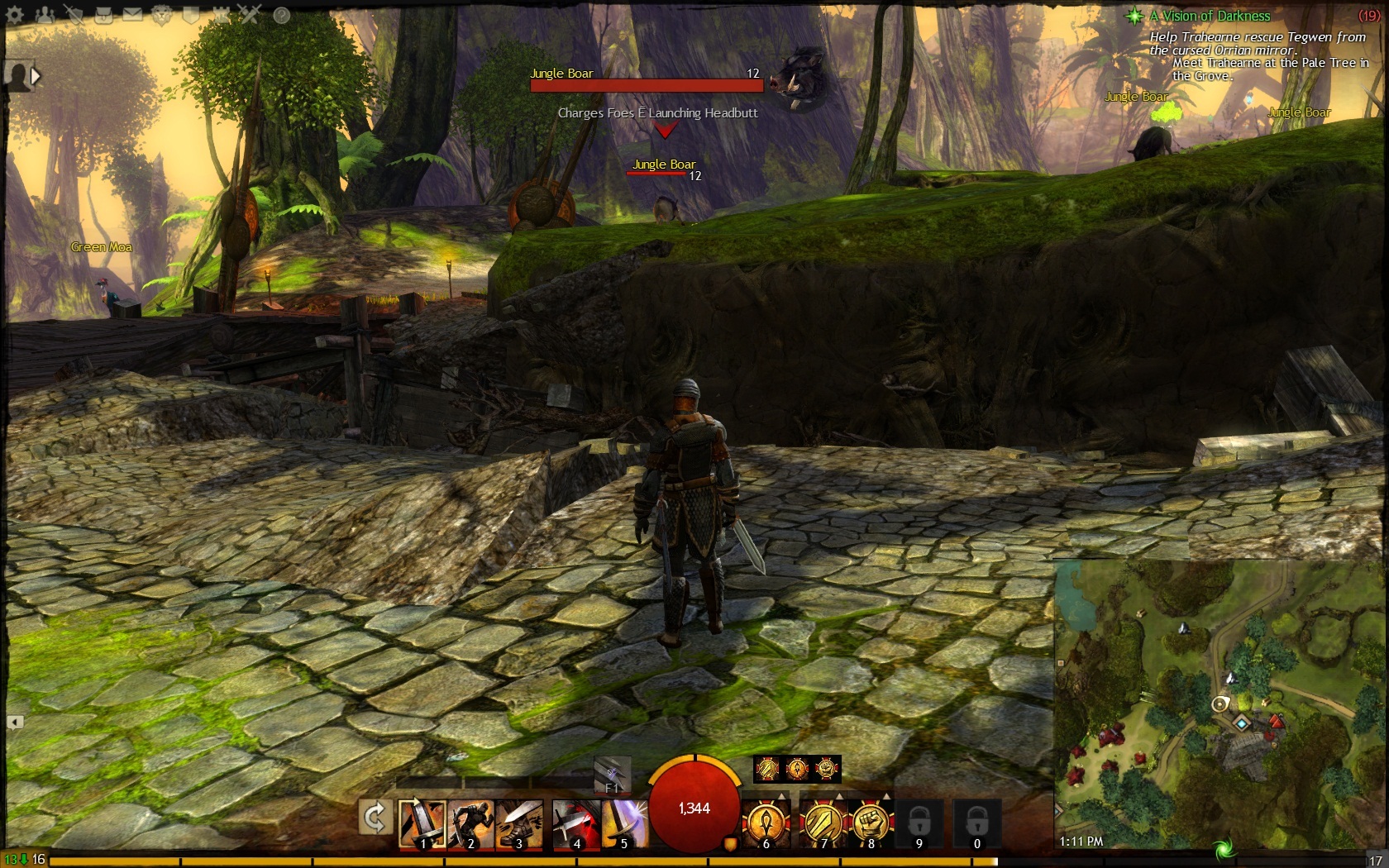Viewport: 1389px width, 868px height.
Task: Open the guild shield icon
Action: tap(191, 15)
